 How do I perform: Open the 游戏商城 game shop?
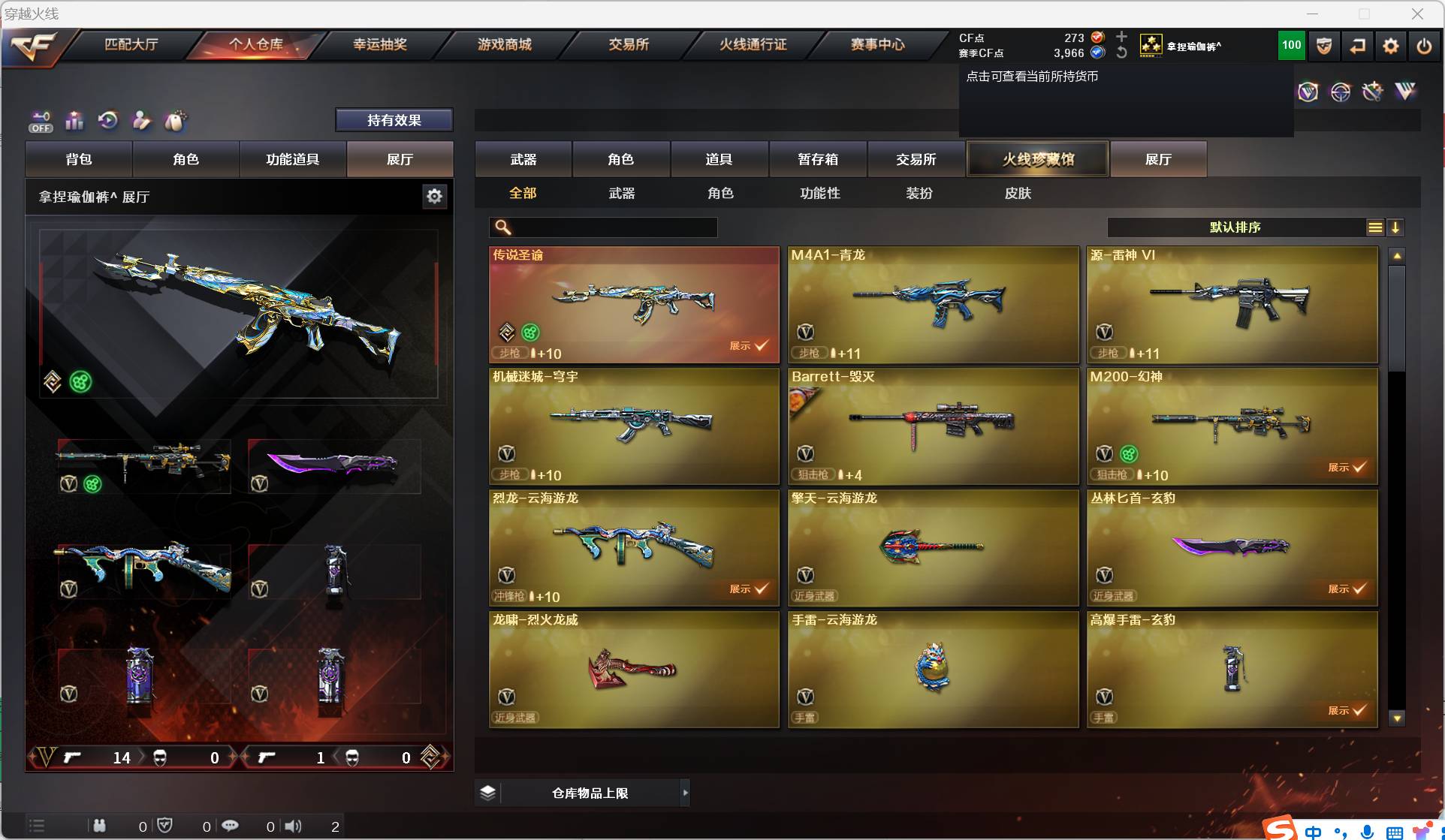(x=505, y=44)
